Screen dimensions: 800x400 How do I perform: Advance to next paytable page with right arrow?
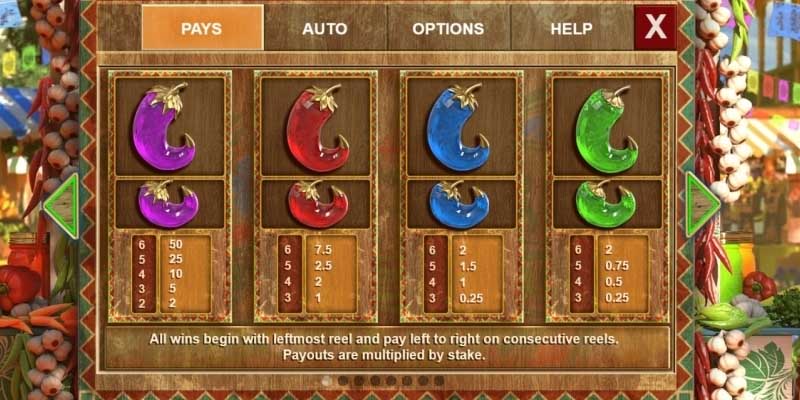click(700, 204)
